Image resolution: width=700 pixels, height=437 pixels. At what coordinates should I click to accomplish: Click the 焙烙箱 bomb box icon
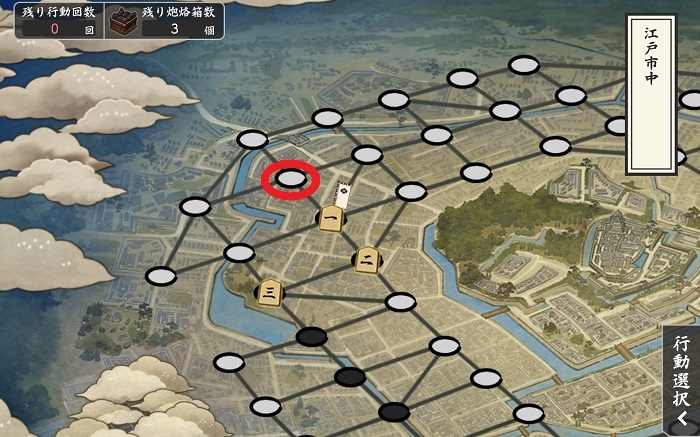pyautogui.click(x=123, y=20)
